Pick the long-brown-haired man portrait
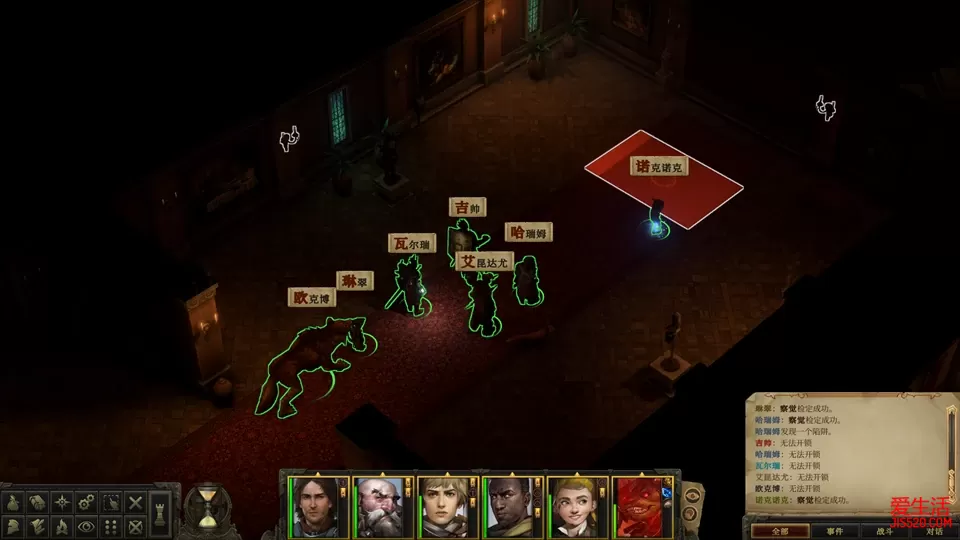 (x=314, y=507)
